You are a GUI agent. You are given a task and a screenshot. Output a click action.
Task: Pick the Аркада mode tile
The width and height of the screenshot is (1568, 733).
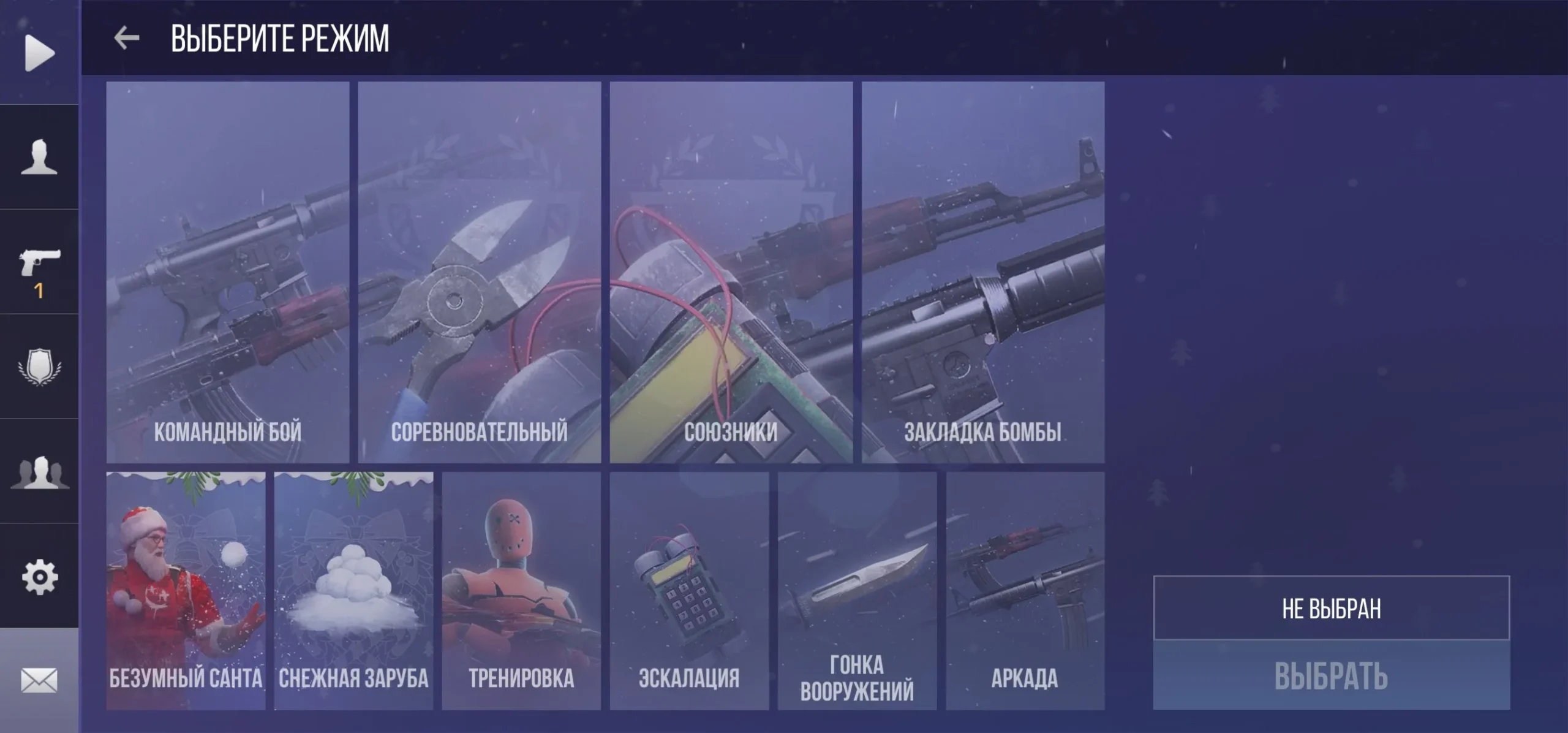(x=1025, y=591)
